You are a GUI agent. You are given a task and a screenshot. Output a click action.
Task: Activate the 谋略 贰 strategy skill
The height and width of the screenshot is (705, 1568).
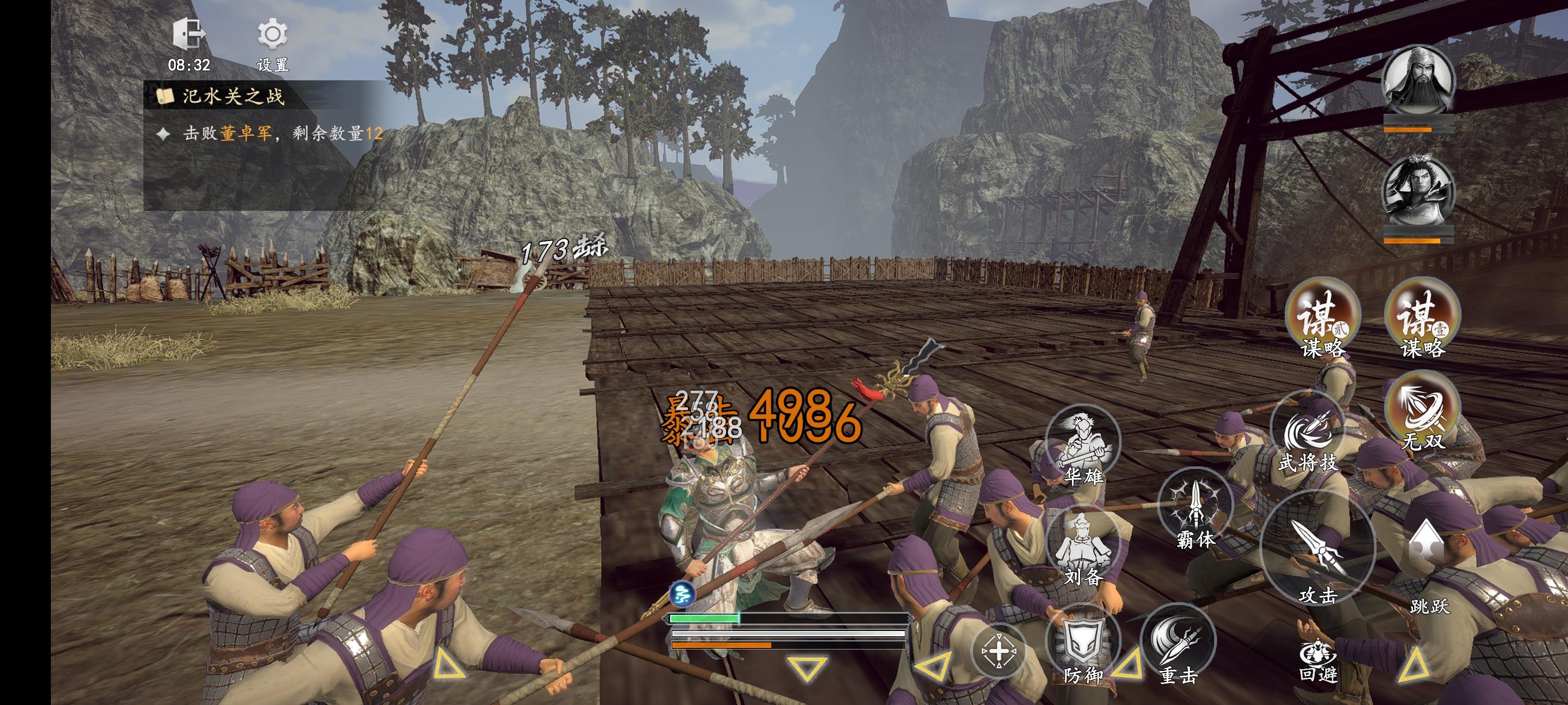[x=1322, y=316]
